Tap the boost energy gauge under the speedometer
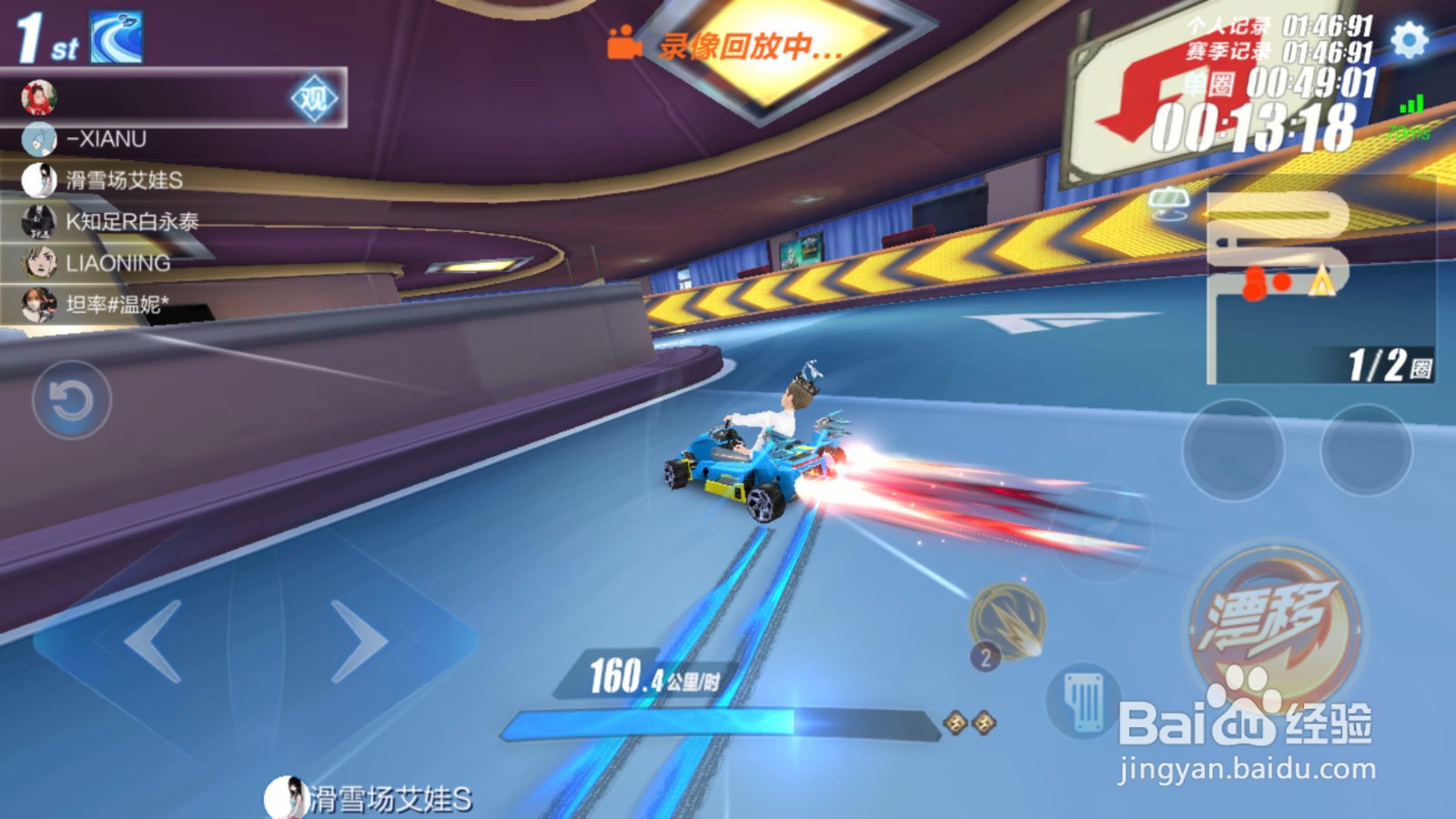The height and width of the screenshot is (819, 1456). [719, 721]
